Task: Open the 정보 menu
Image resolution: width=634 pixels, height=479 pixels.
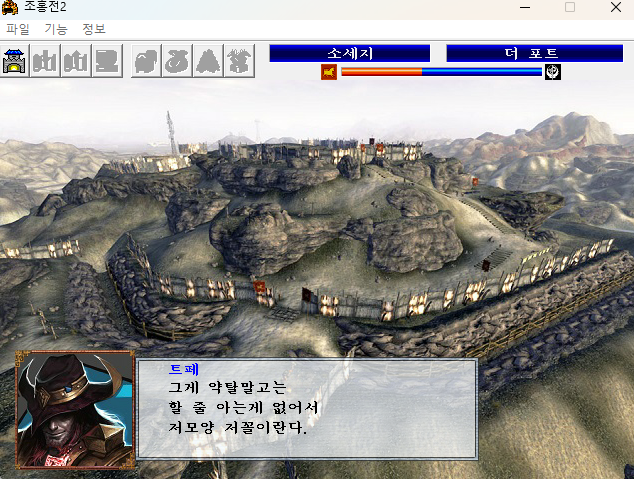Action: [x=94, y=29]
